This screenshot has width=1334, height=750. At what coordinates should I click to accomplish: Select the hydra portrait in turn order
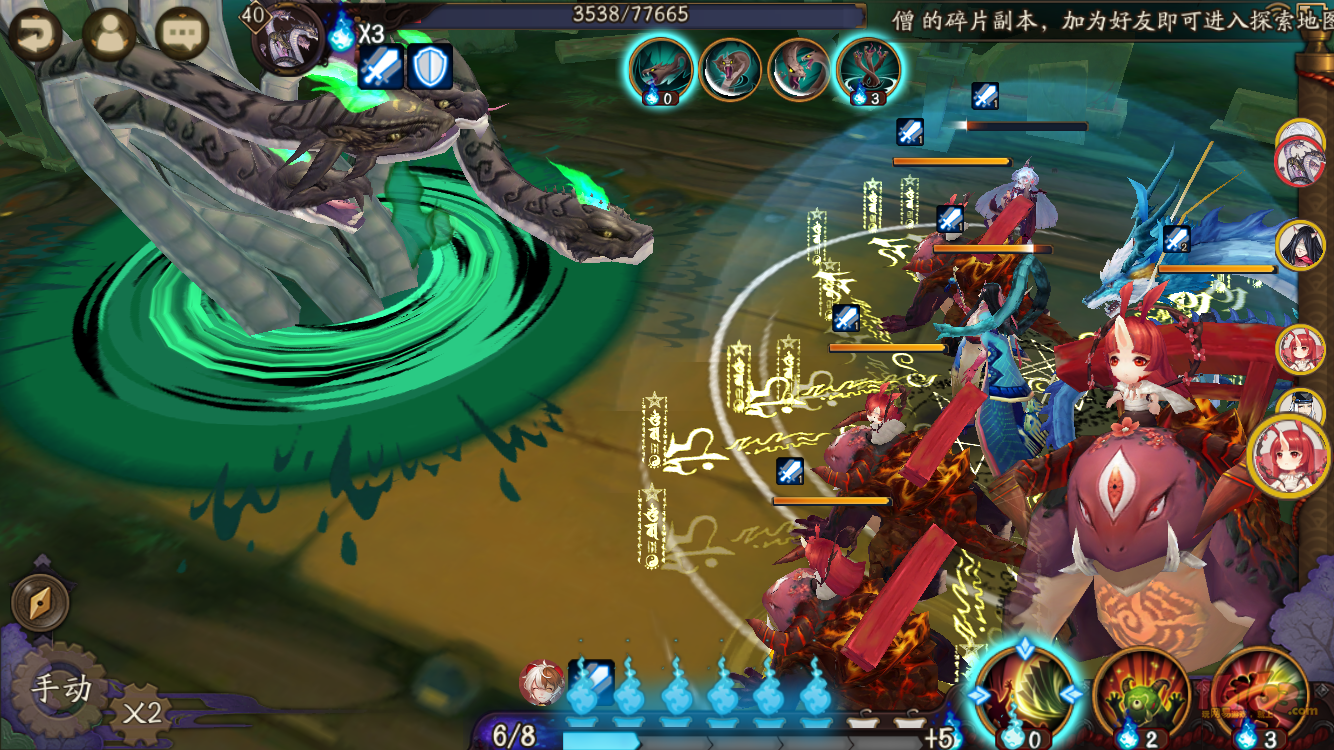point(1299,160)
